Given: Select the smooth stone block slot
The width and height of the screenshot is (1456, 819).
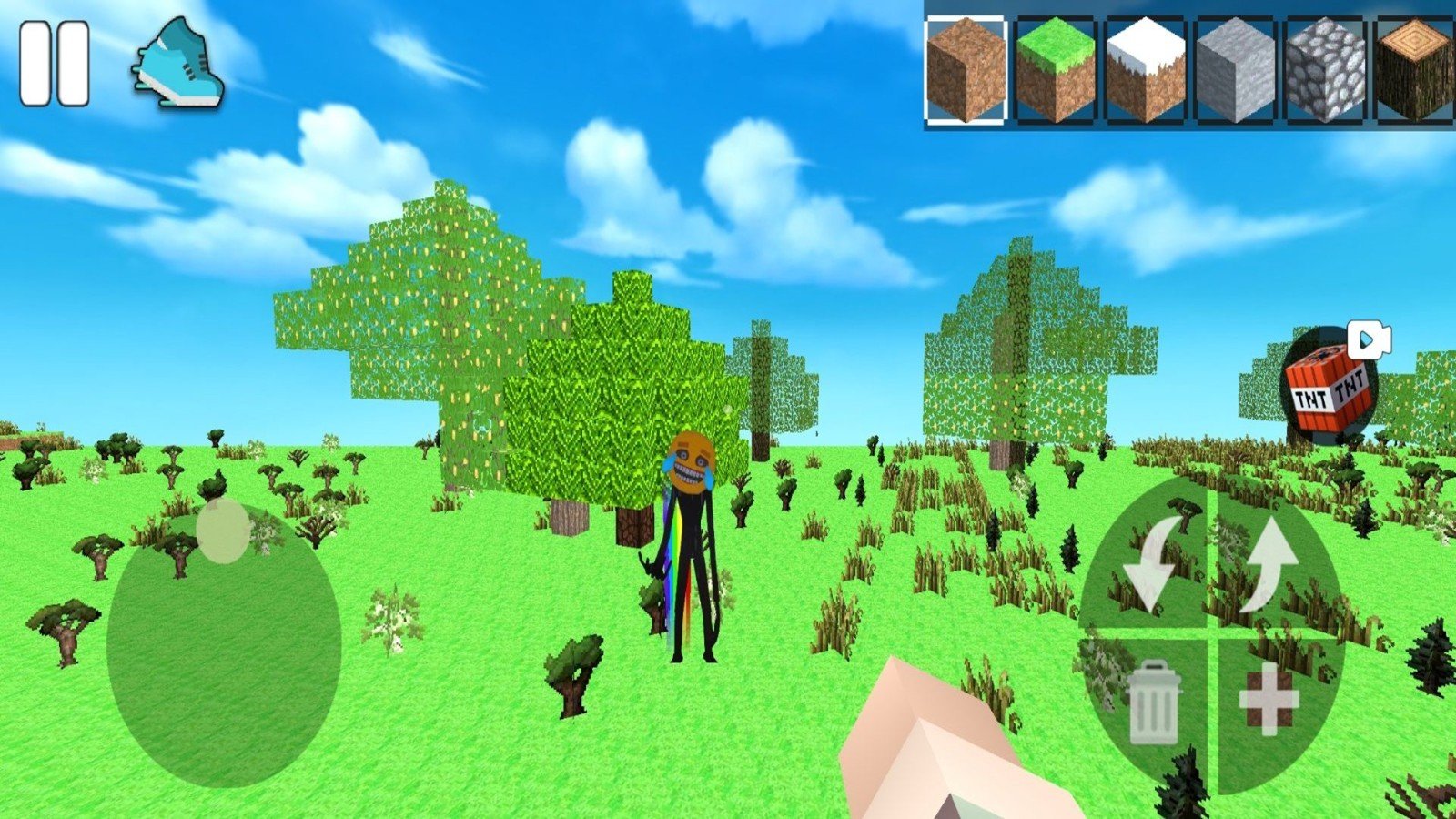Looking at the screenshot, I should pos(1235,70).
